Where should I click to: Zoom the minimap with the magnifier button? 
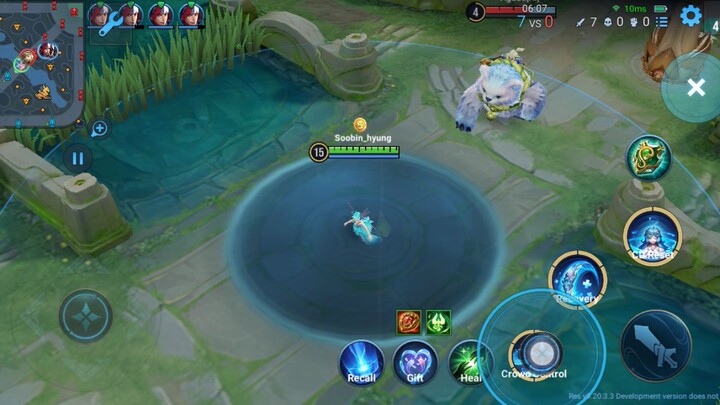click(x=99, y=128)
